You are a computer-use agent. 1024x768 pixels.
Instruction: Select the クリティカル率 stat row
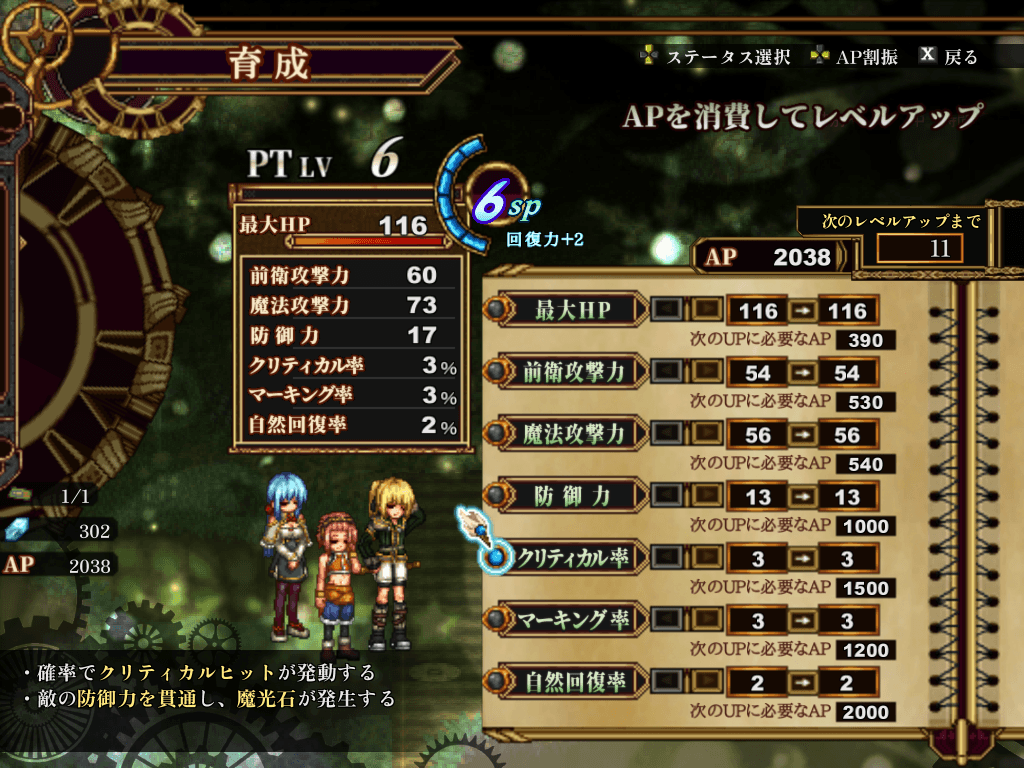[x=572, y=558]
